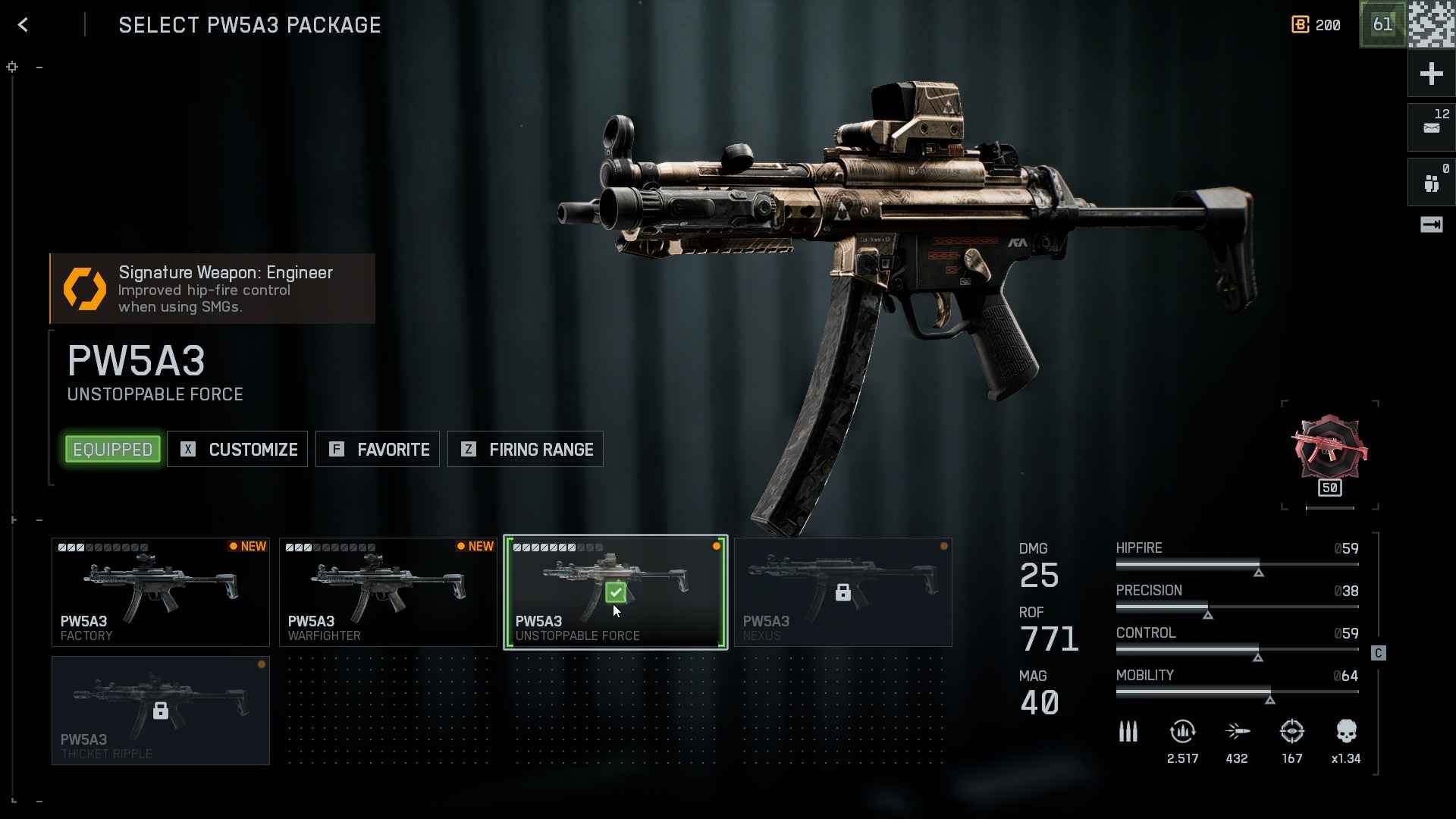Screen dimensions: 1456x819
Task: Mark the weapon as Favorite
Action: 378,450
